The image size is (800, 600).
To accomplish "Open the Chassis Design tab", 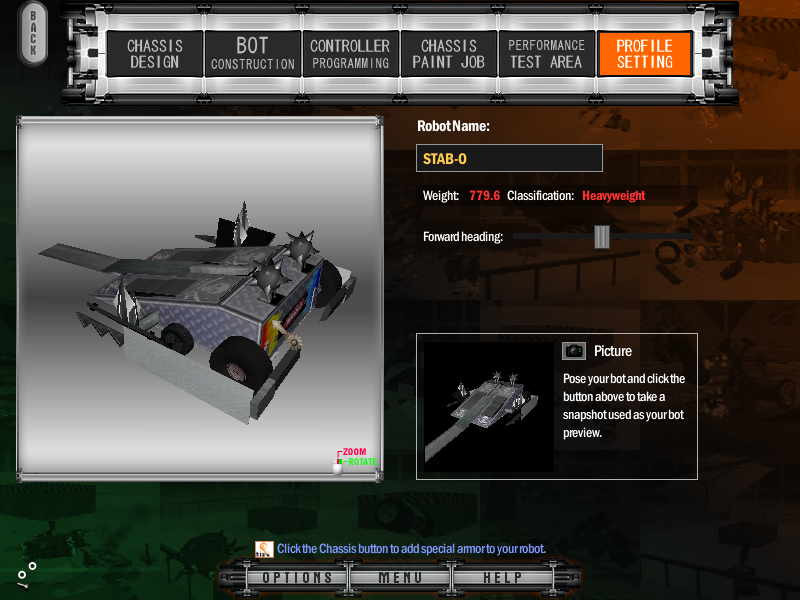I will pyautogui.click(x=153, y=54).
